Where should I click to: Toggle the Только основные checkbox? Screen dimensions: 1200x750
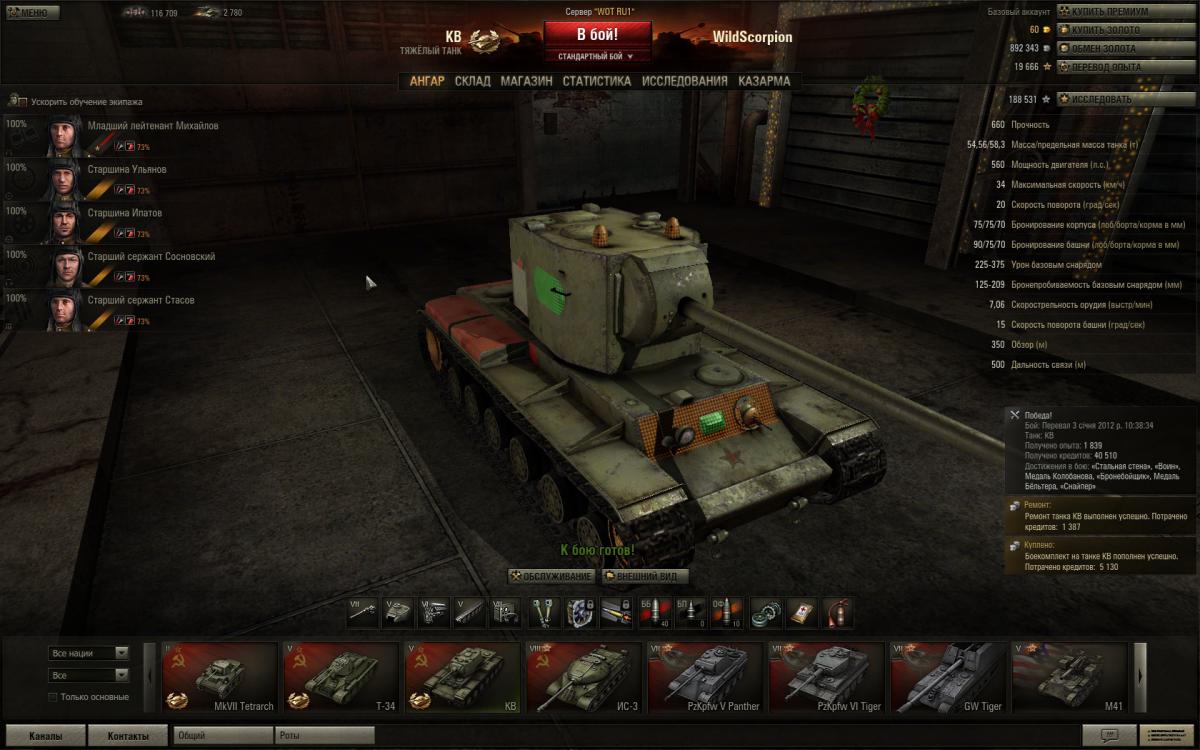pos(53,697)
